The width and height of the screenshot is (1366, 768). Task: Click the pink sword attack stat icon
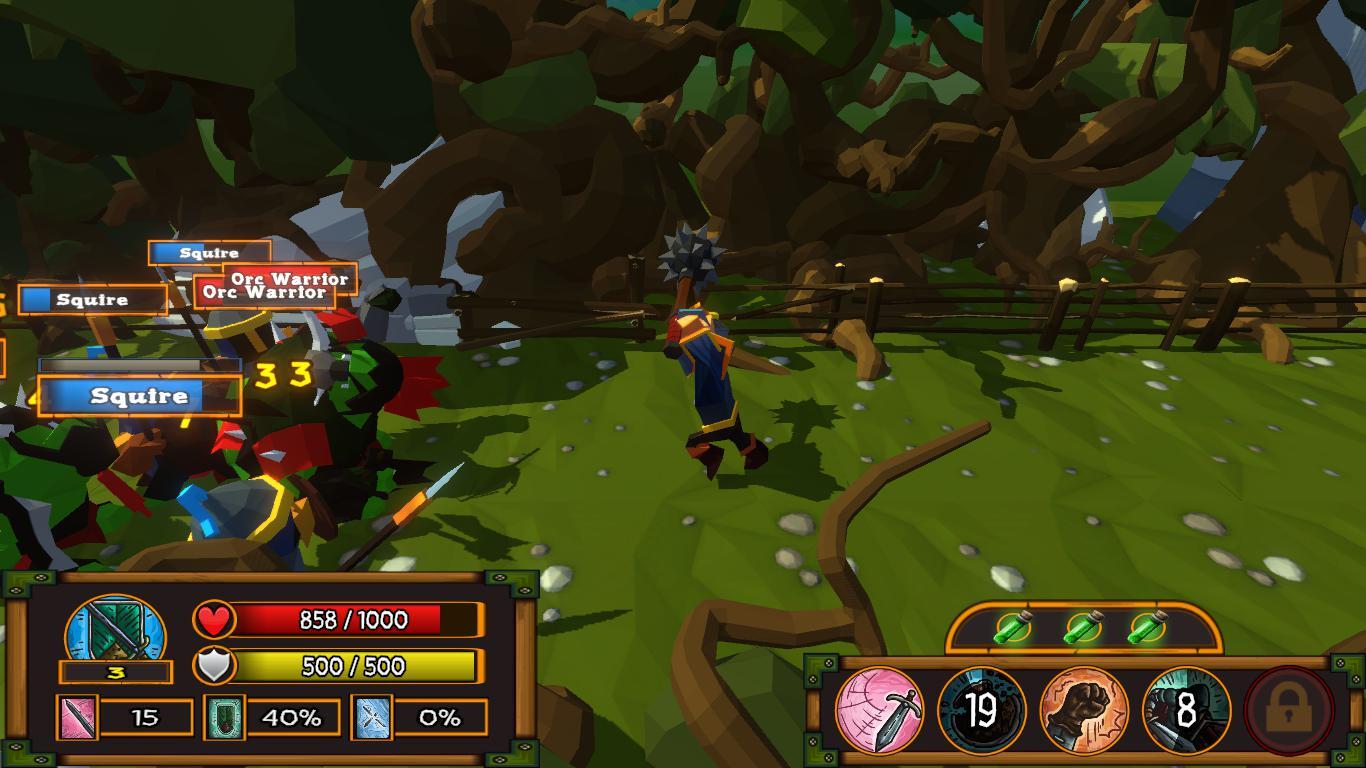77,717
